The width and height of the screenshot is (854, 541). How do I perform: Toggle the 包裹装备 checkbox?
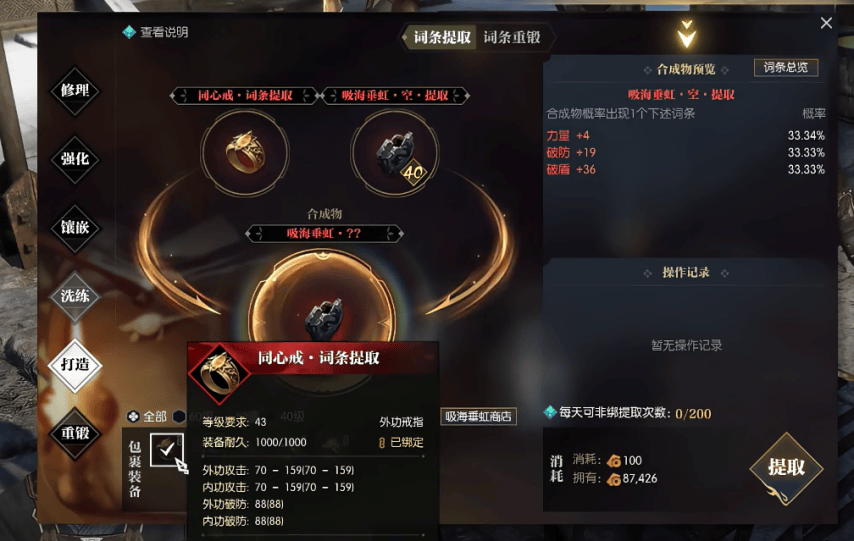(166, 449)
